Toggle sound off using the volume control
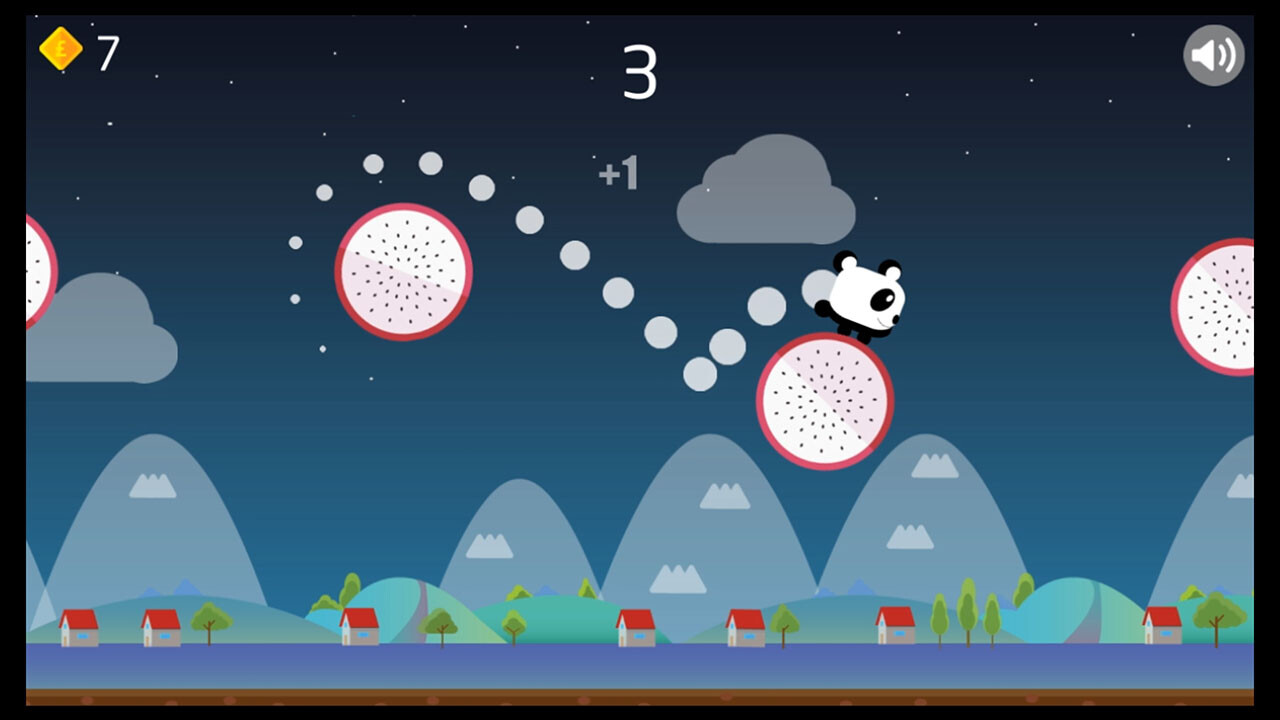Screen dimensions: 1280x720 tap(1212, 55)
